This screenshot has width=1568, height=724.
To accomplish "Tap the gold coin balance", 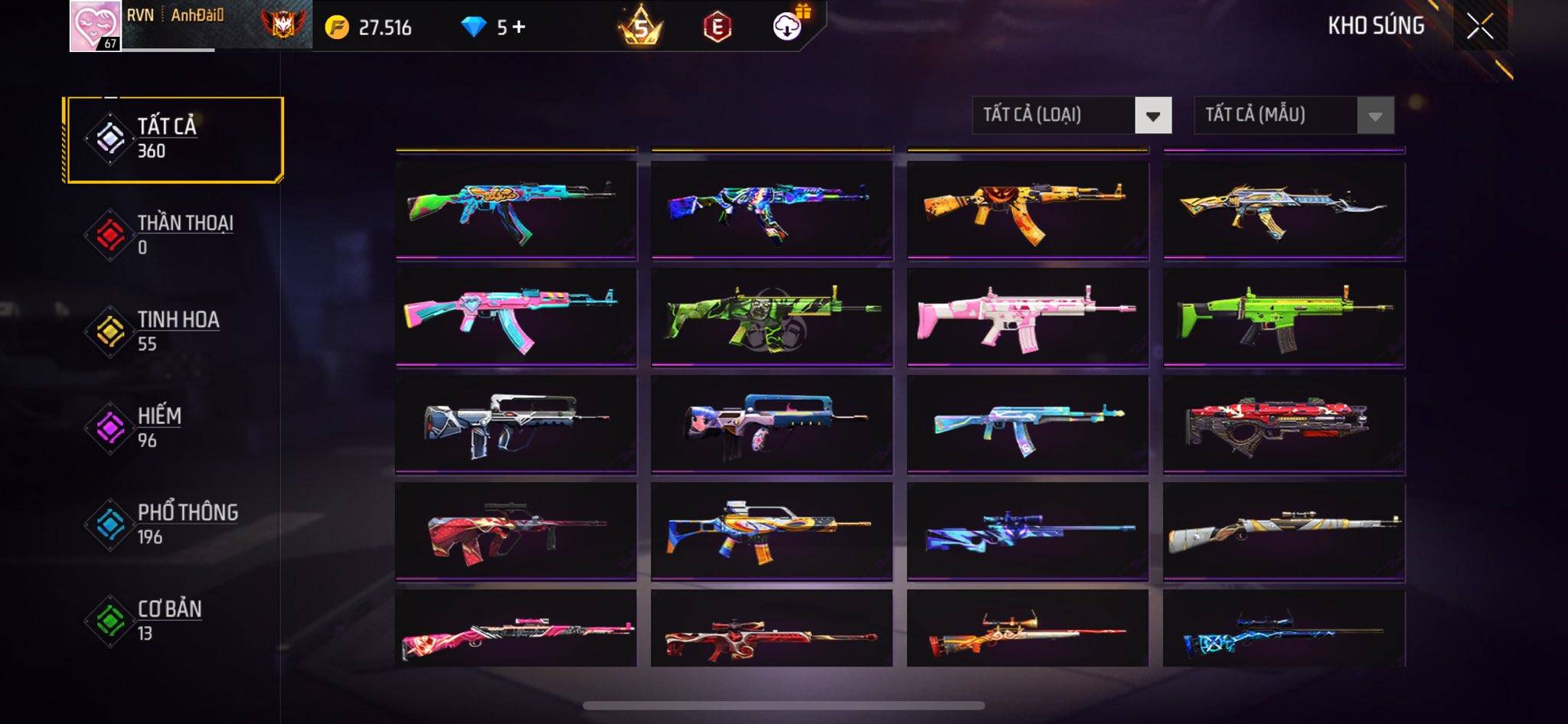I will click(x=370, y=28).
